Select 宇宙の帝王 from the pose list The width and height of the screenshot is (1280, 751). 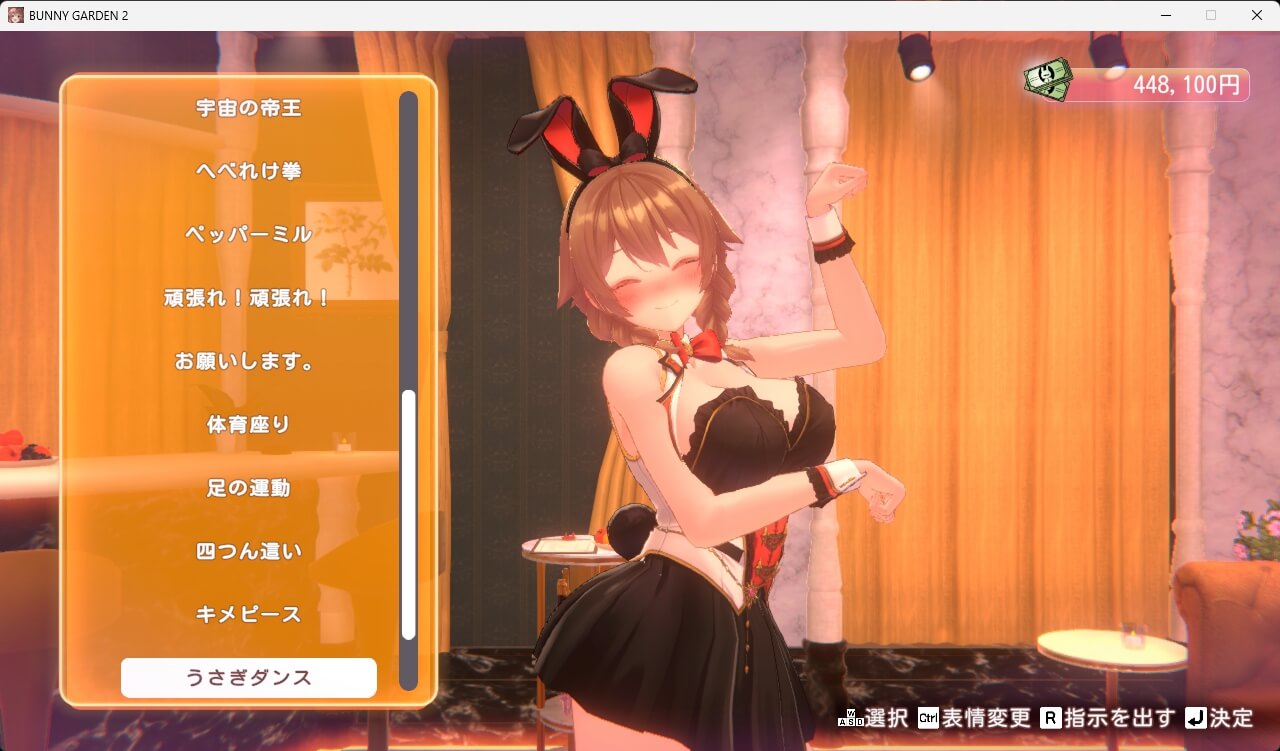tap(248, 108)
